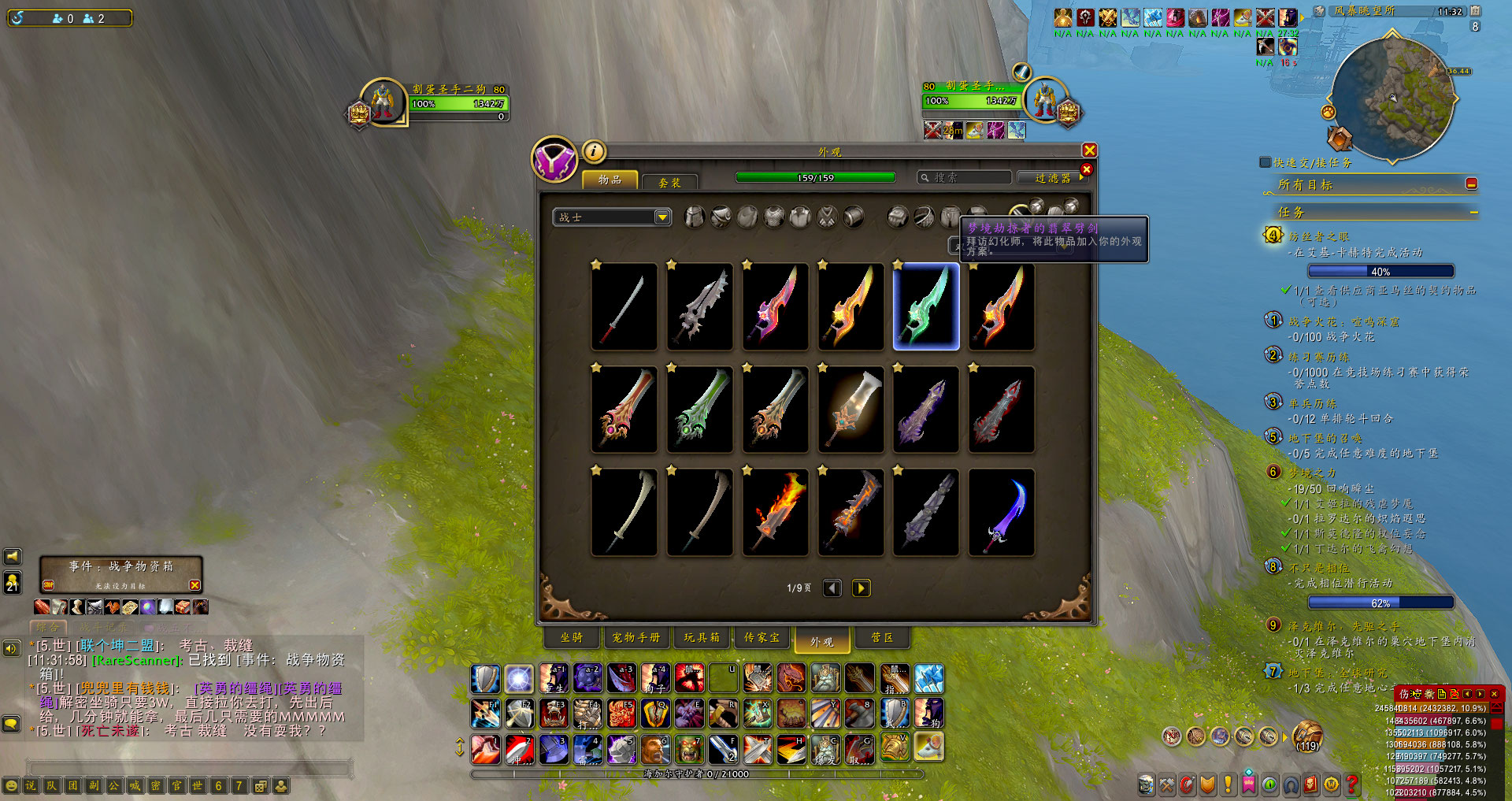
Task: Switch to the 宠物手册 pet journal tab
Action: point(636,638)
